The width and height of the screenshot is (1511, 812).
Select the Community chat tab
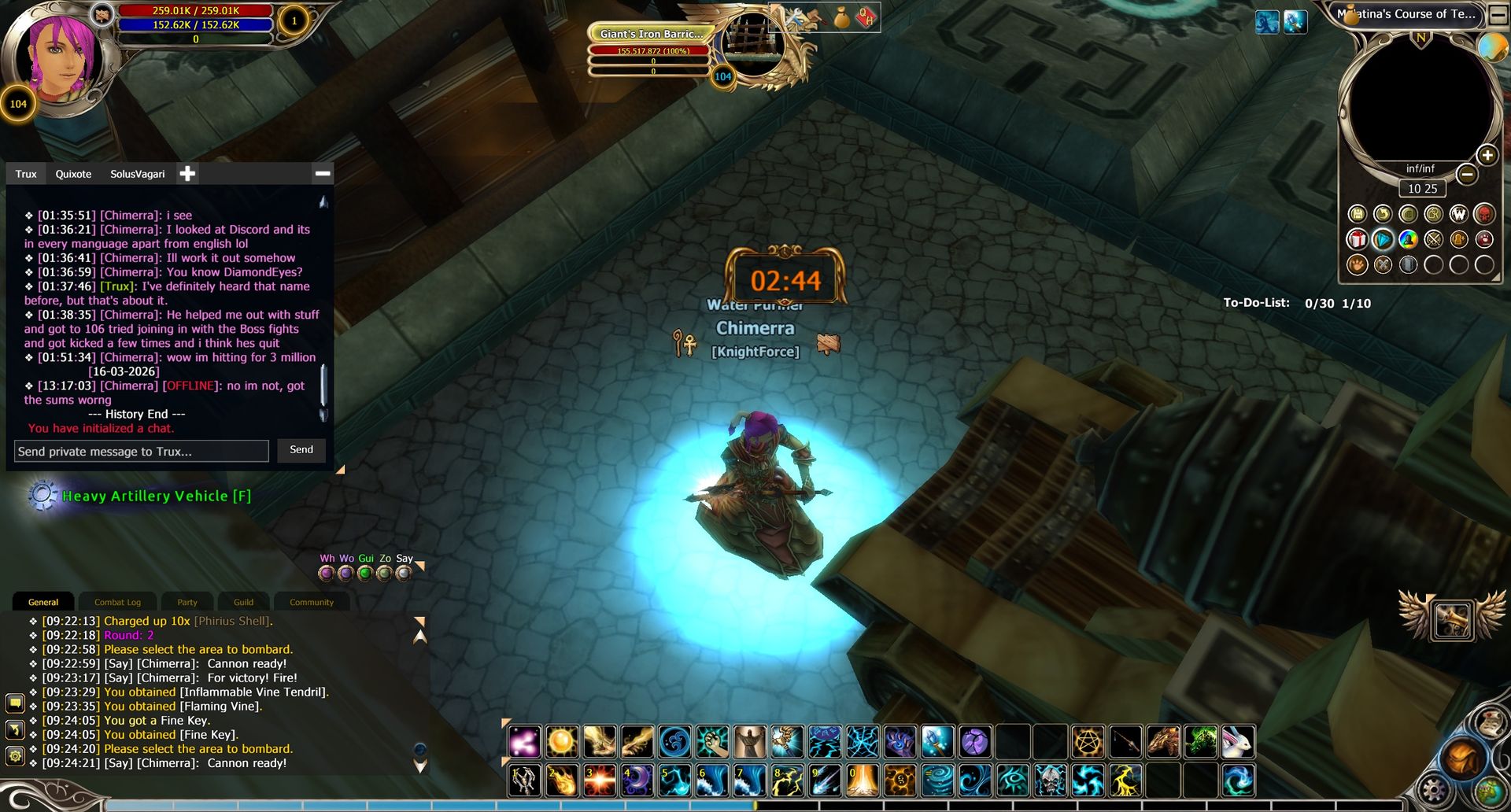click(311, 603)
